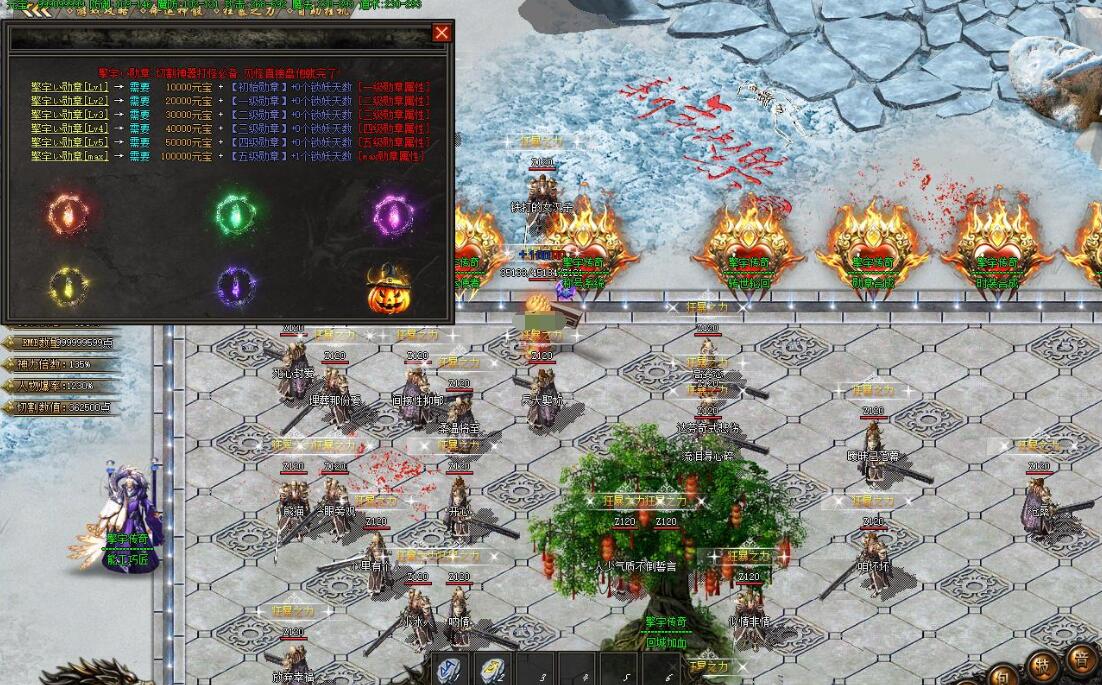The height and width of the screenshot is (685, 1102).
Task: Click the max medal upgrade link
Action: 69,157
